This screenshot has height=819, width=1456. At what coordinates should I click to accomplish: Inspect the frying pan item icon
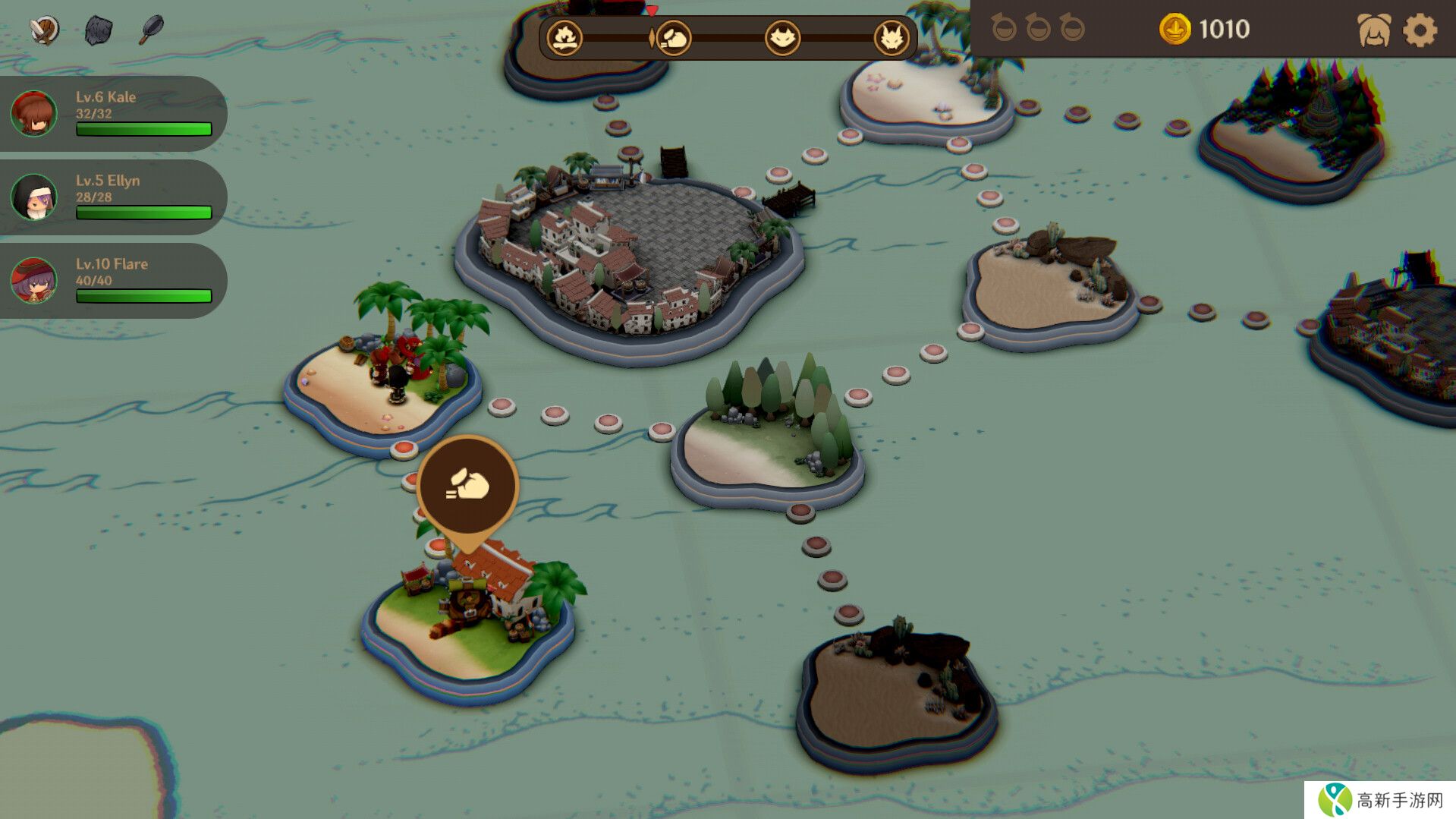[152, 30]
